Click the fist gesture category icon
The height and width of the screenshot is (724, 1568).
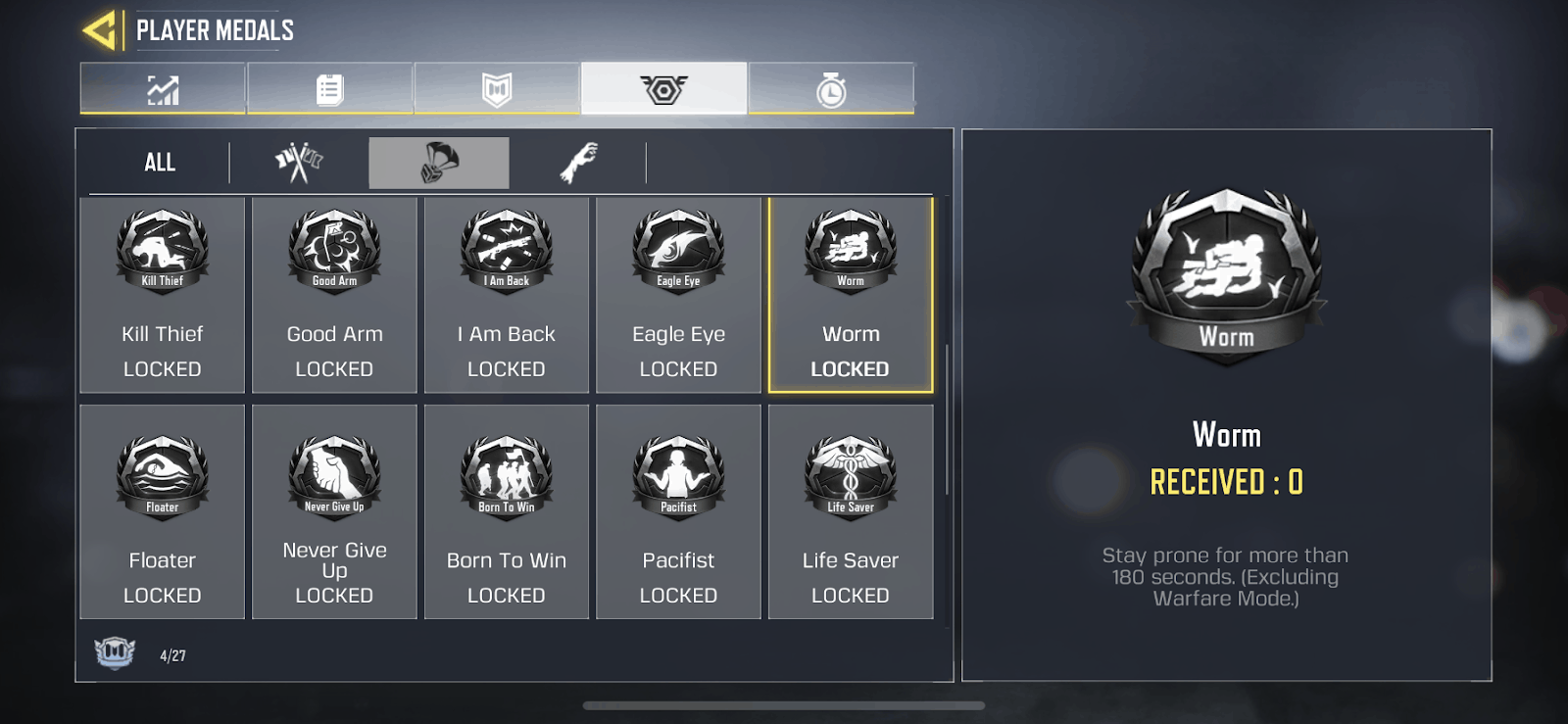(x=582, y=160)
